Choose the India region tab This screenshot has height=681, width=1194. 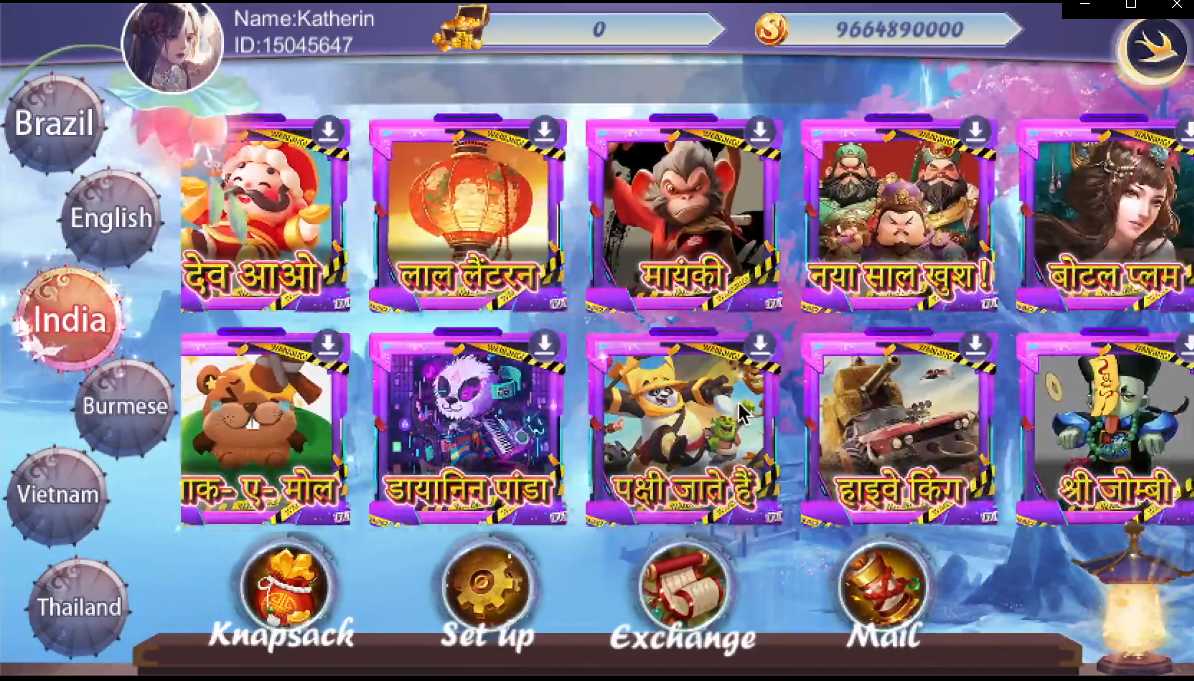point(69,320)
